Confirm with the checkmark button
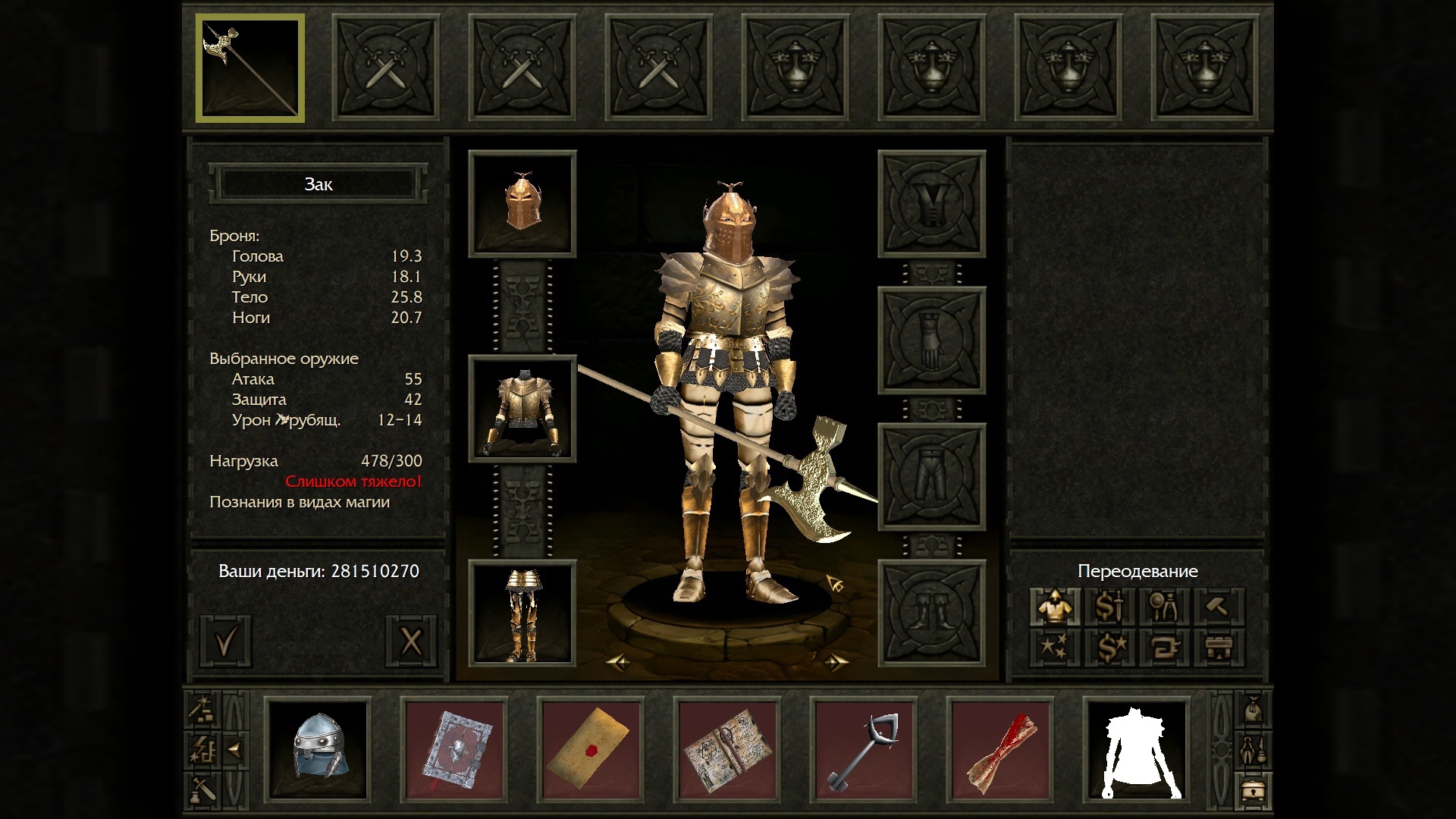This screenshot has width=1456, height=819. click(x=226, y=642)
